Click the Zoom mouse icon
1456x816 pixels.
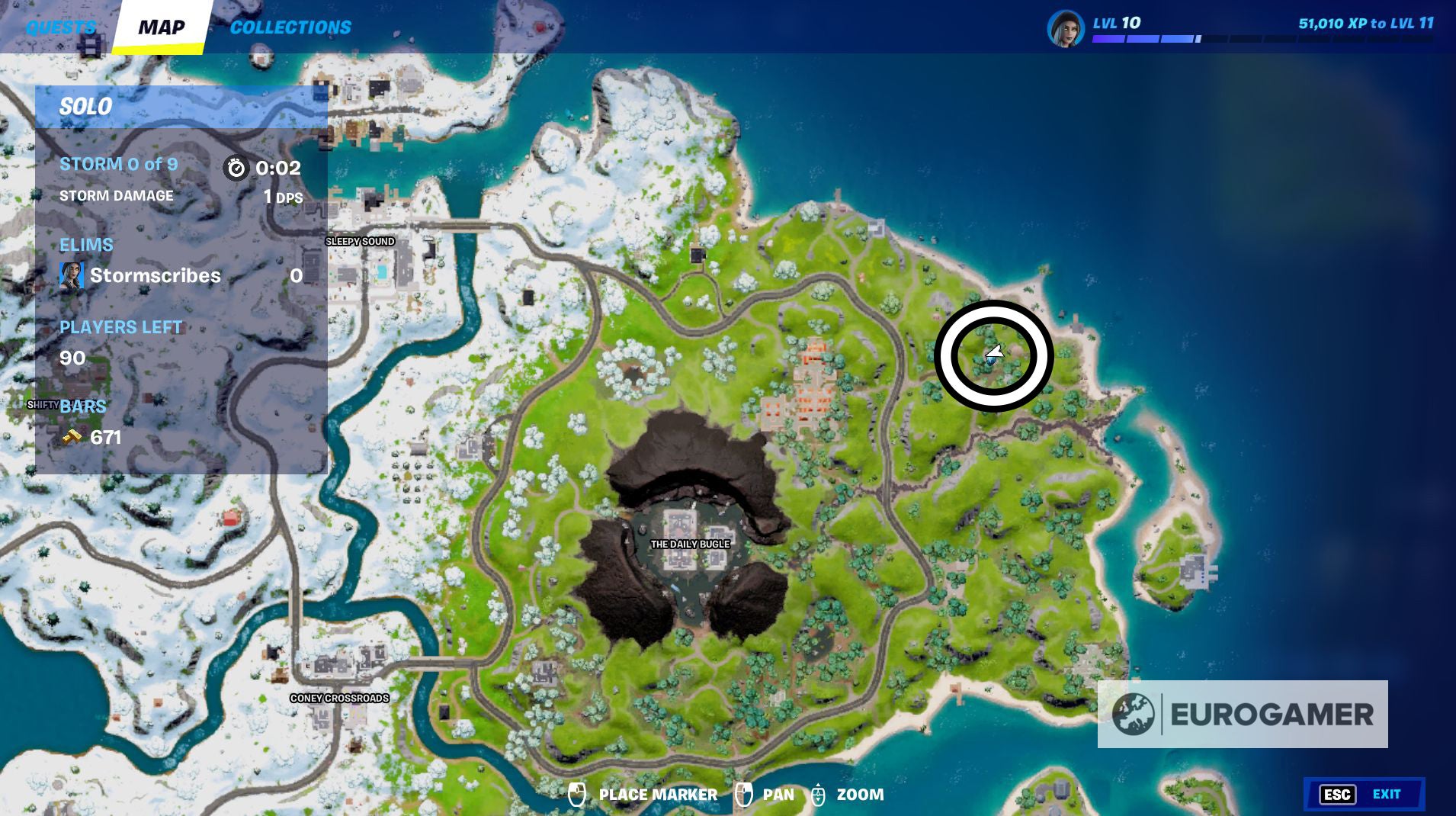click(x=819, y=794)
